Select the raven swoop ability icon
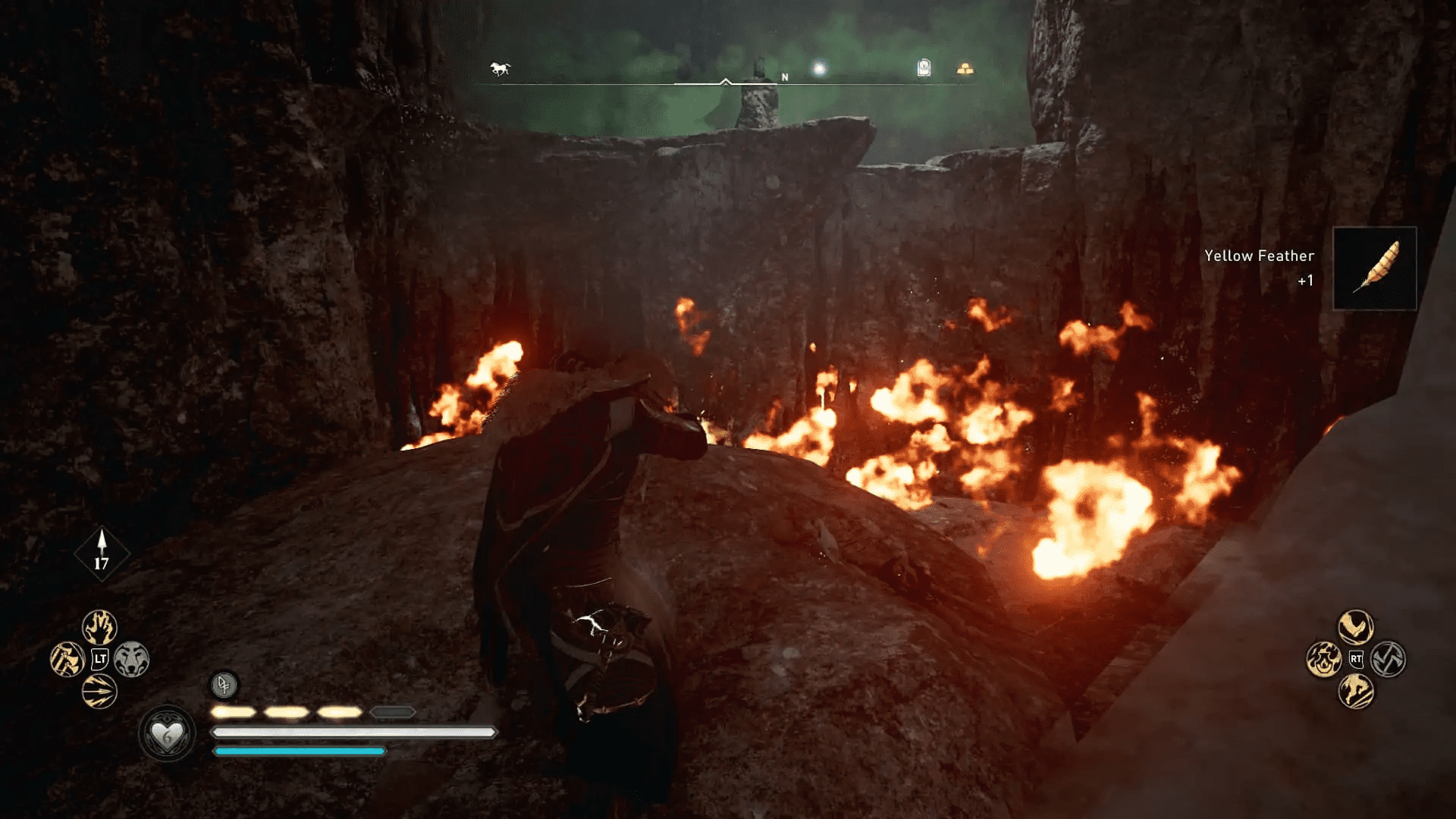Screen dimensions: 1456x819 (1354, 627)
